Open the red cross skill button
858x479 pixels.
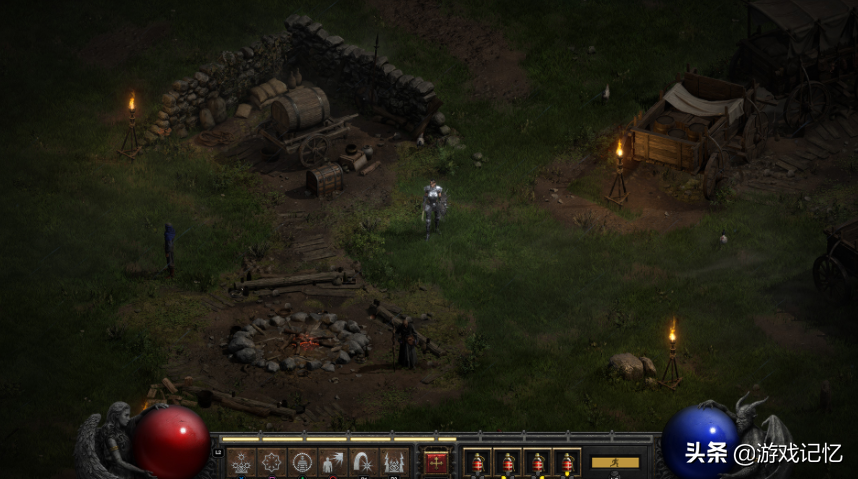[436, 462]
